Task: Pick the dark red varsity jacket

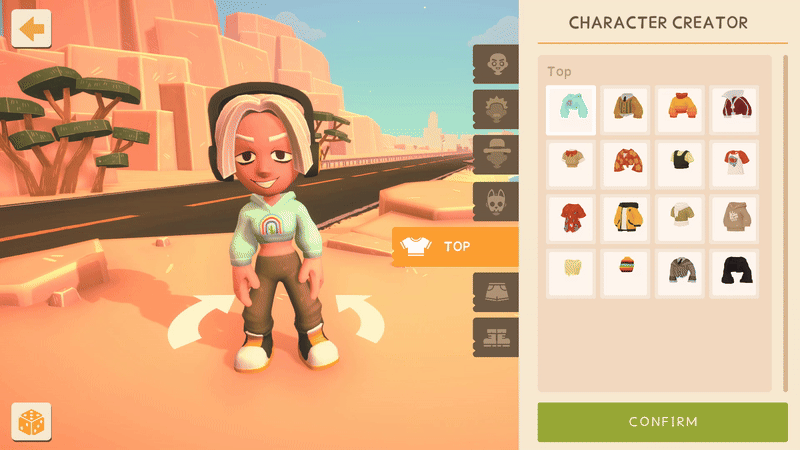Action: click(734, 110)
